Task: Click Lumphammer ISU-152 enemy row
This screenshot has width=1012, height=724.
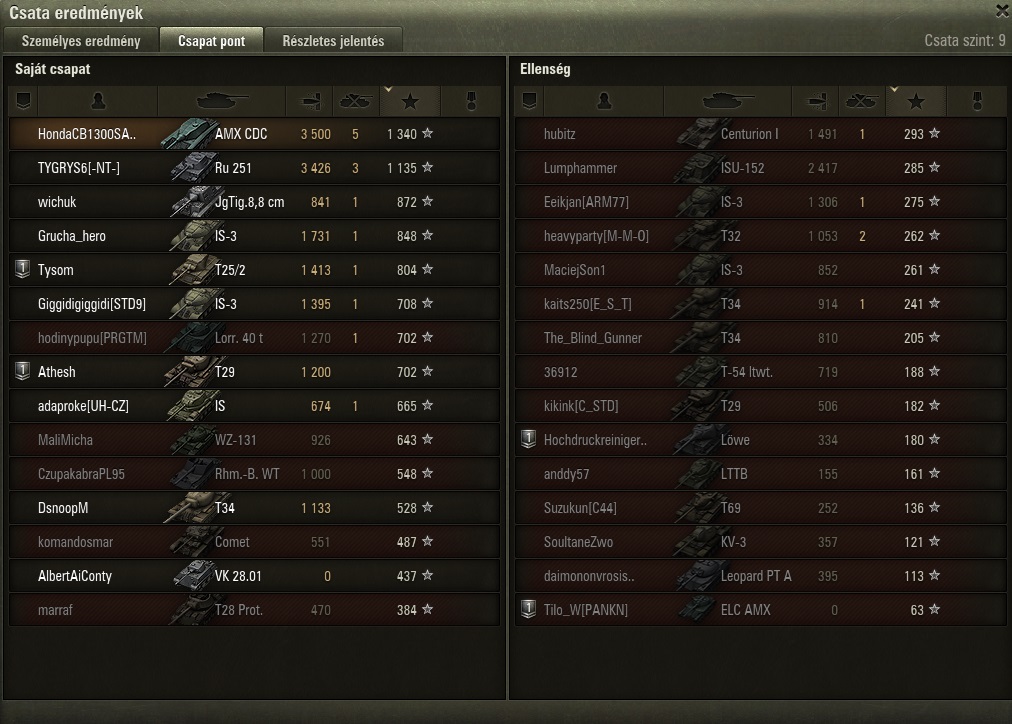Action: click(760, 168)
